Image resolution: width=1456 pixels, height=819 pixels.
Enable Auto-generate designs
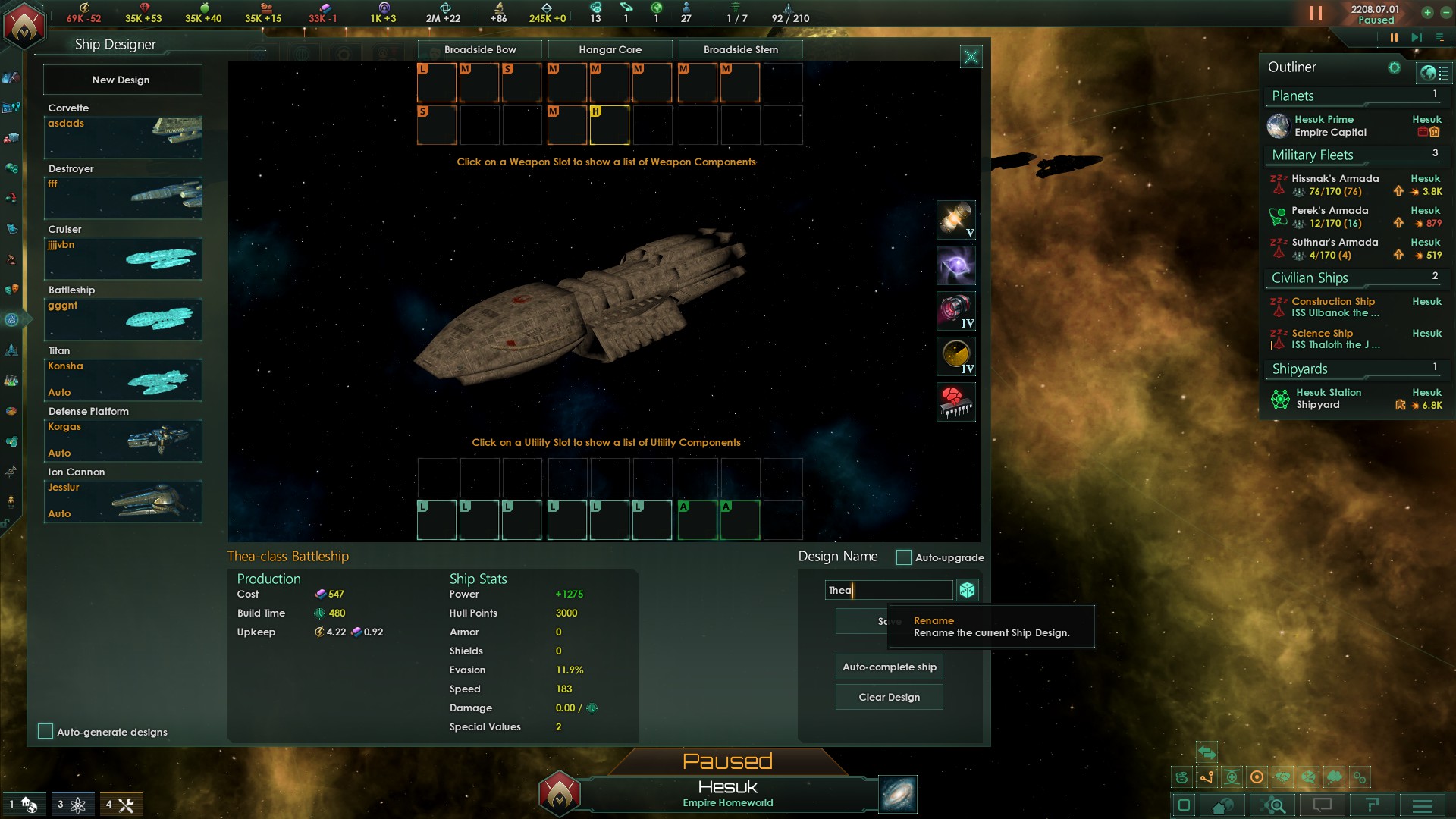pyautogui.click(x=45, y=731)
